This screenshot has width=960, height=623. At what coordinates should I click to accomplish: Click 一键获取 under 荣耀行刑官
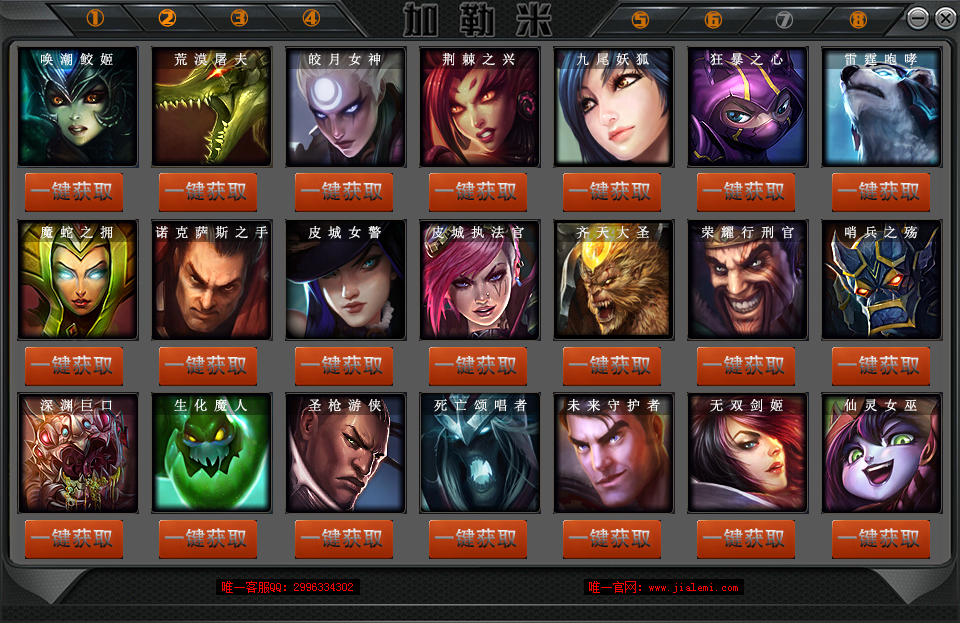click(x=746, y=366)
